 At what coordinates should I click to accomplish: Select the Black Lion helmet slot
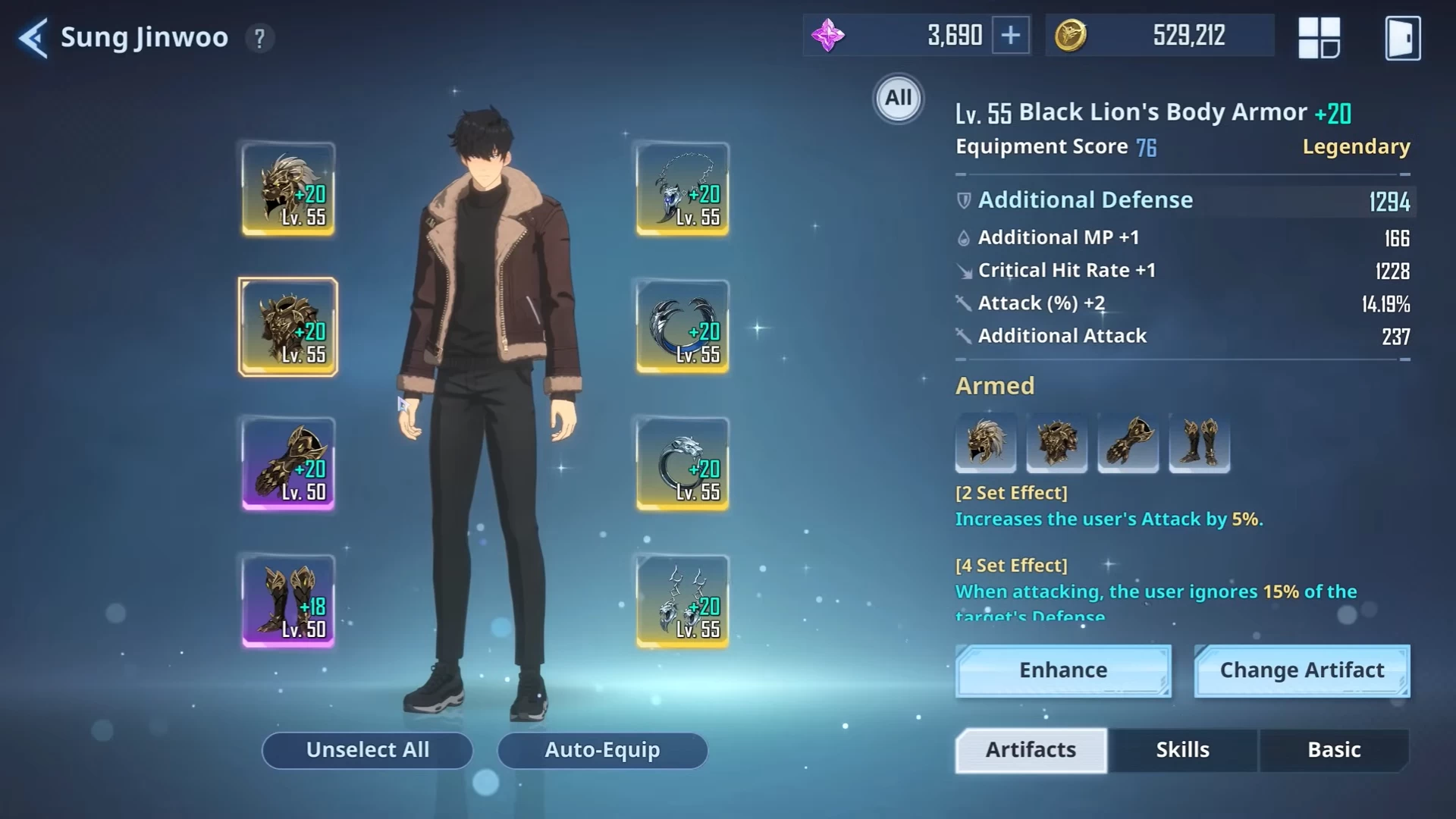pos(288,189)
